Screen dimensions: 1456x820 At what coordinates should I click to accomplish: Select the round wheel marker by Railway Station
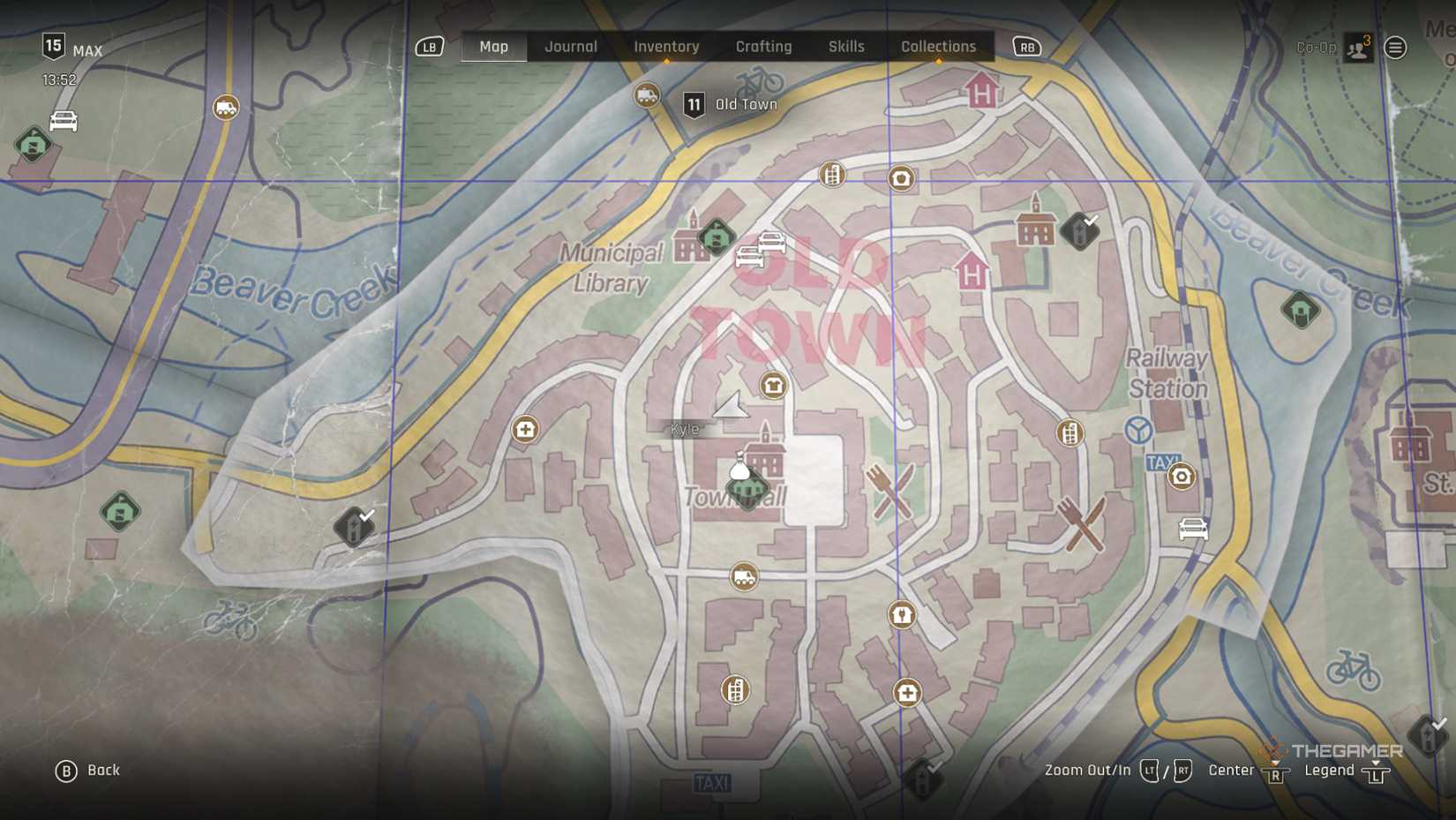pos(1138,431)
